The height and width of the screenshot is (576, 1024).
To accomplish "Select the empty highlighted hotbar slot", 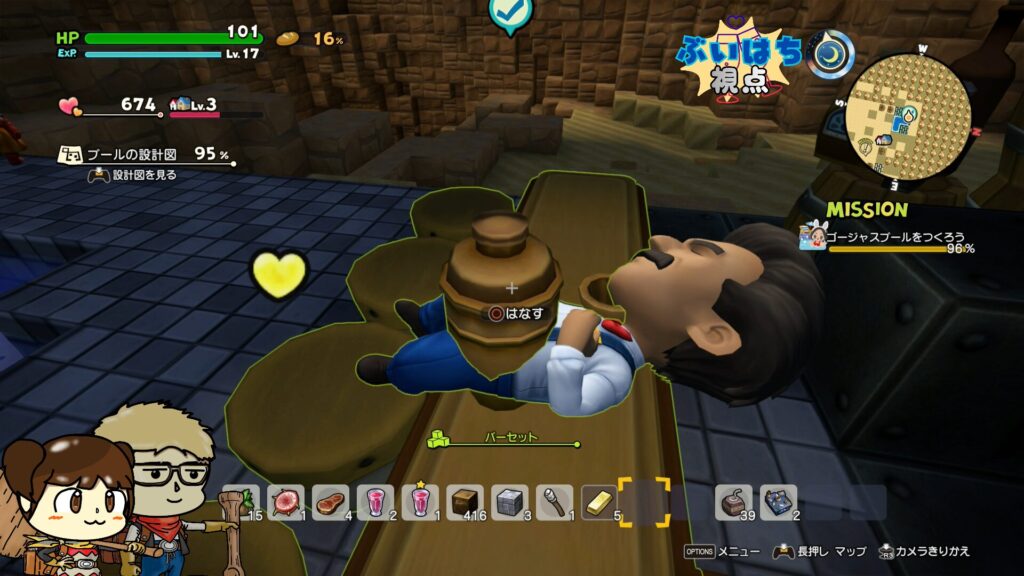I will (644, 501).
